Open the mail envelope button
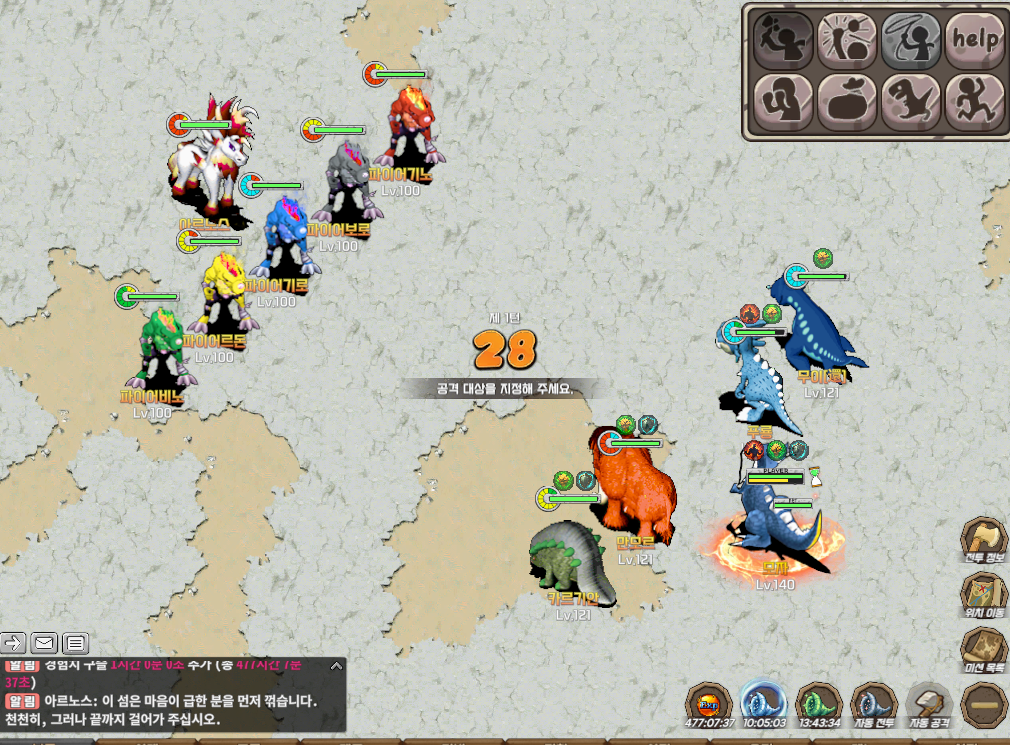 [x=45, y=642]
